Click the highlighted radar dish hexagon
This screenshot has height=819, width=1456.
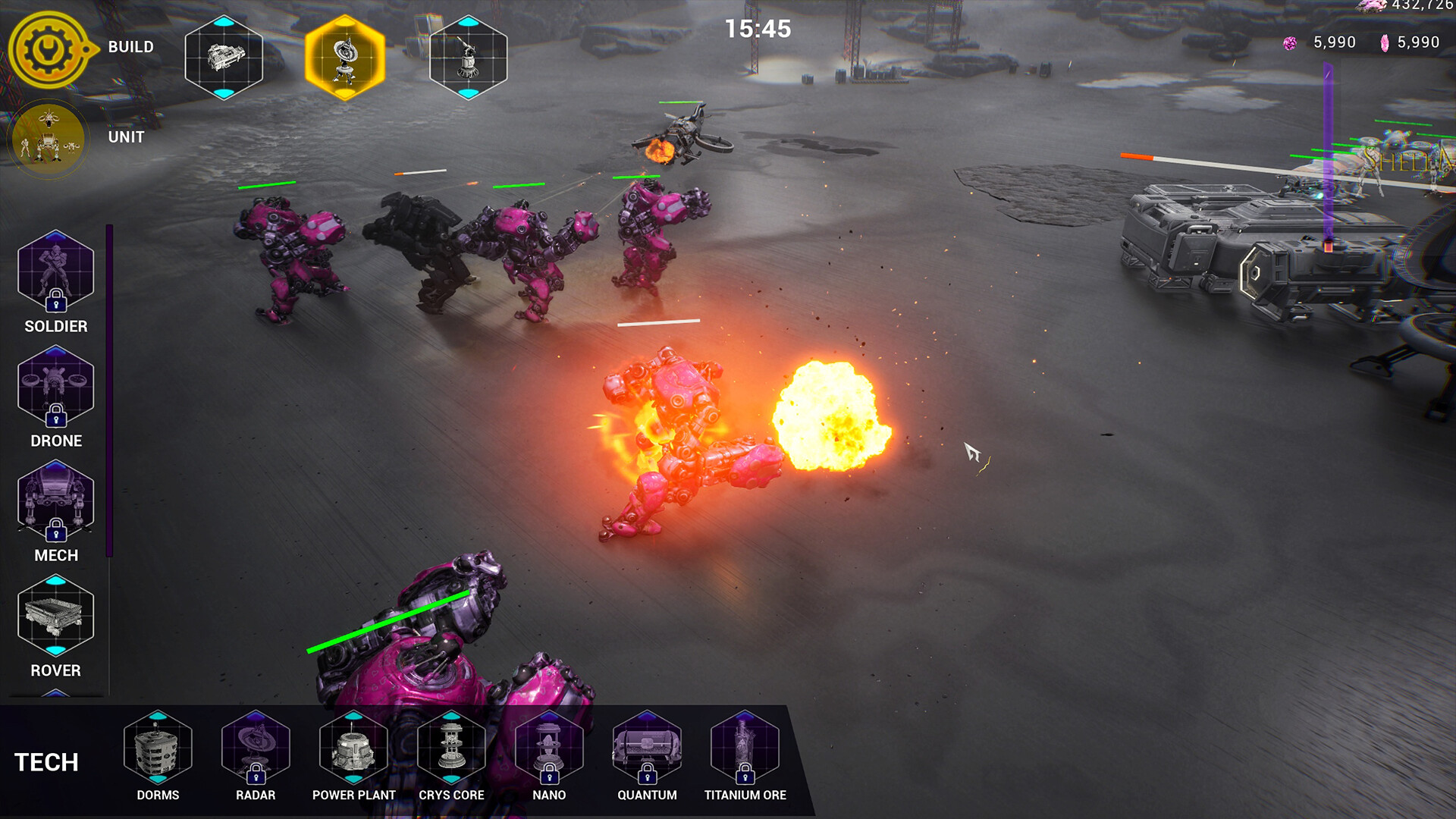pyautogui.click(x=345, y=58)
